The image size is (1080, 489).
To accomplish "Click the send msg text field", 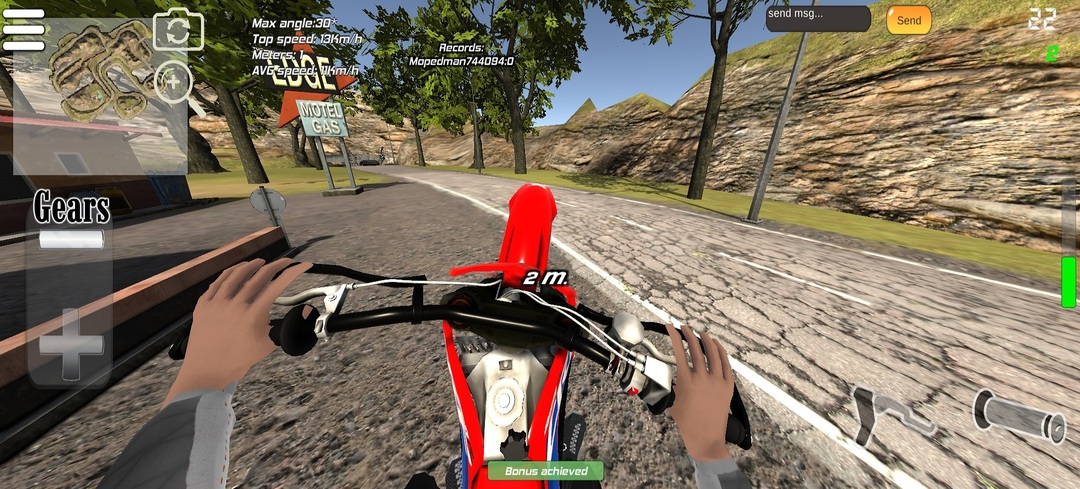I will click(818, 19).
